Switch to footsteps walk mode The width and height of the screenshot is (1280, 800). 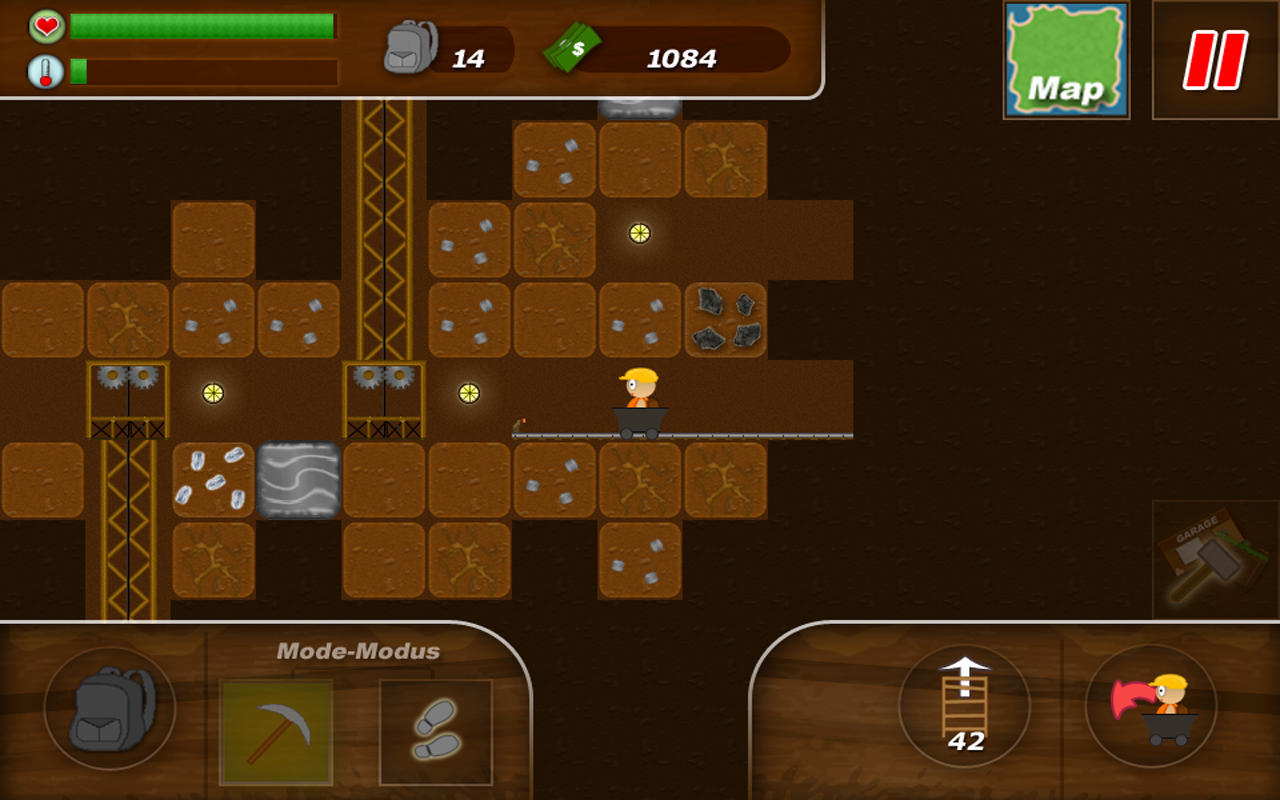click(x=436, y=732)
